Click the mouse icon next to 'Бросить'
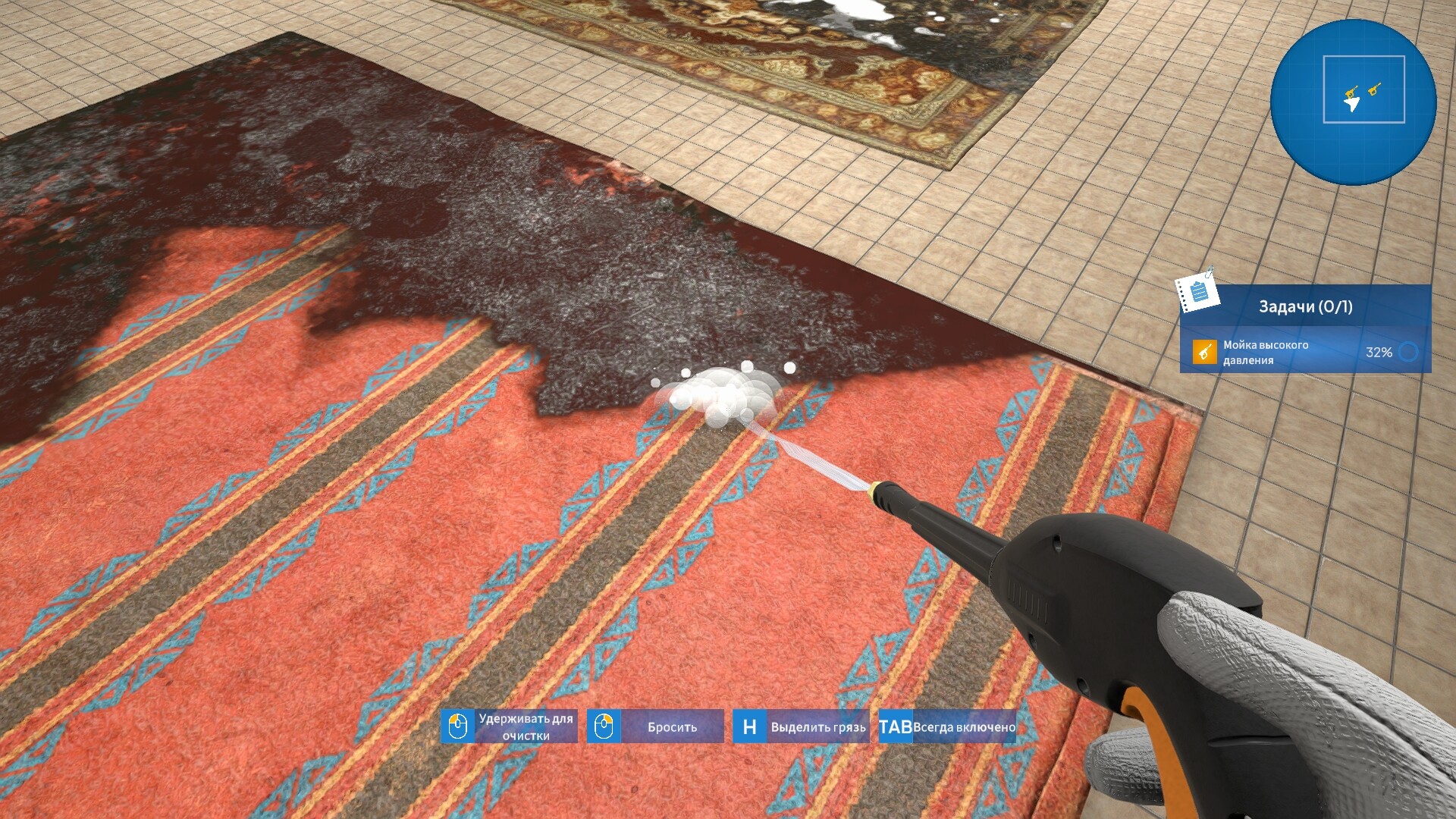Screen dimensions: 1456x819 click(604, 726)
